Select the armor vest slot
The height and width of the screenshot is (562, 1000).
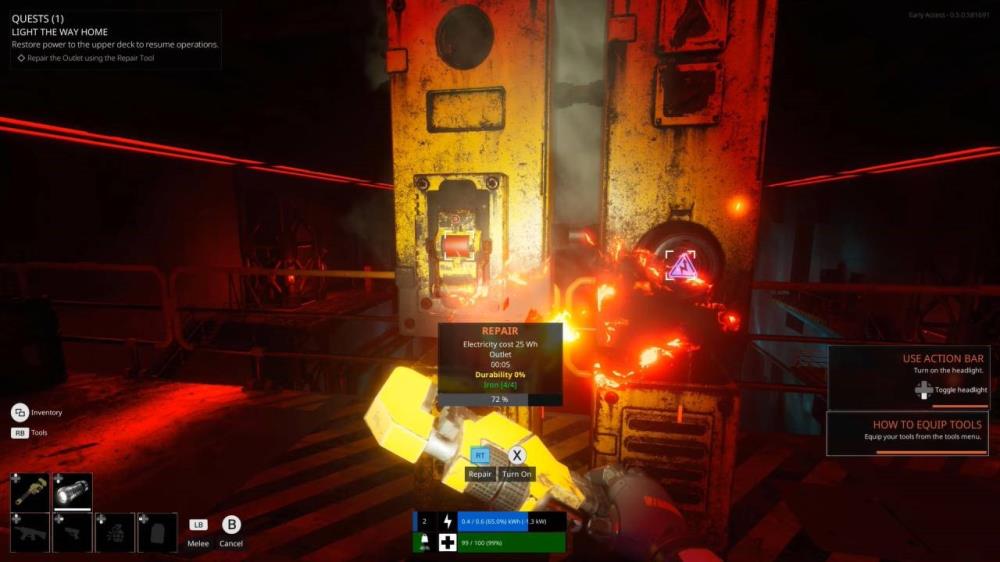[x=157, y=532]
